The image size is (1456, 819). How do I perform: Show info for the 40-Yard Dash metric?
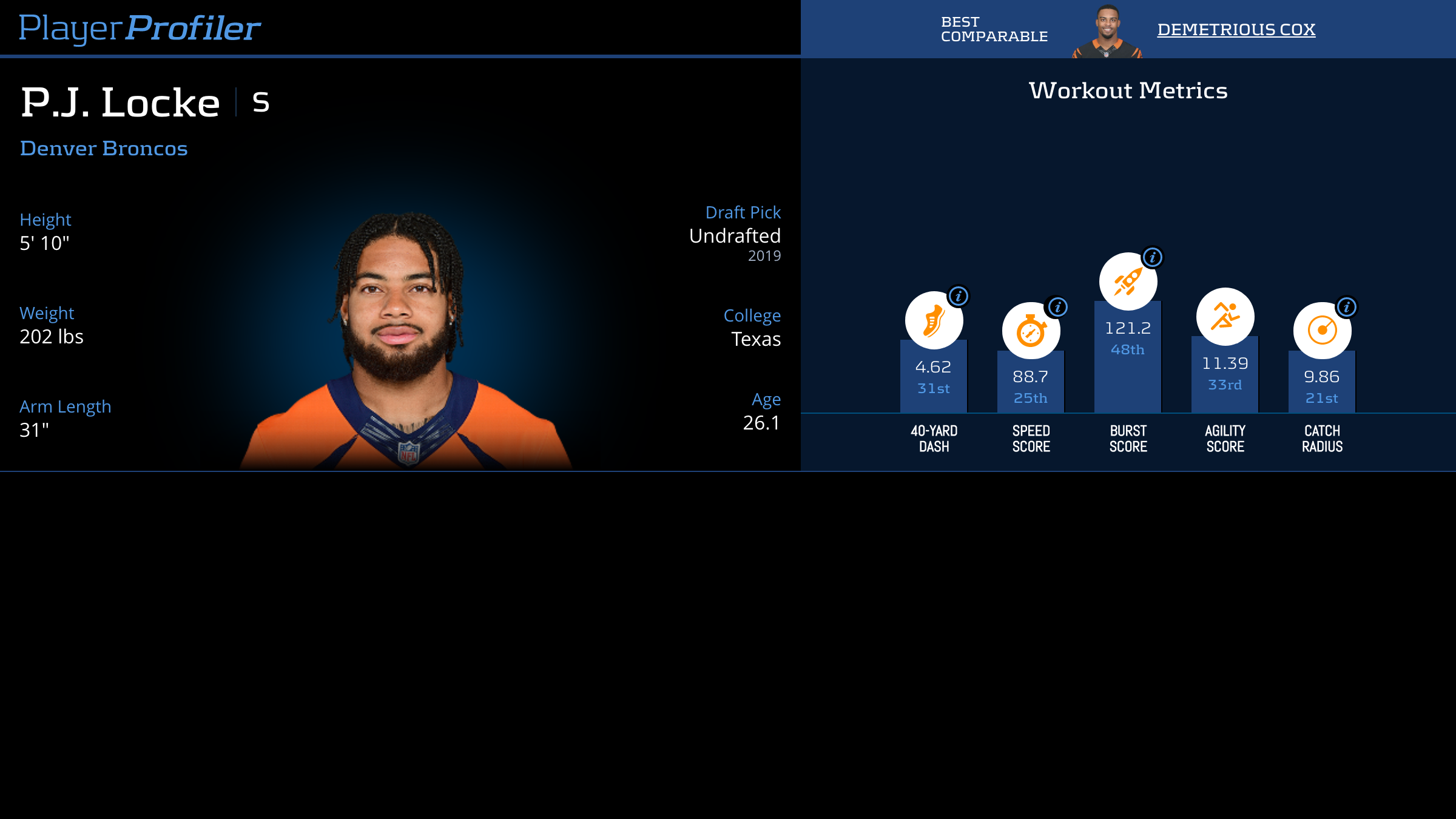(959, 296)
